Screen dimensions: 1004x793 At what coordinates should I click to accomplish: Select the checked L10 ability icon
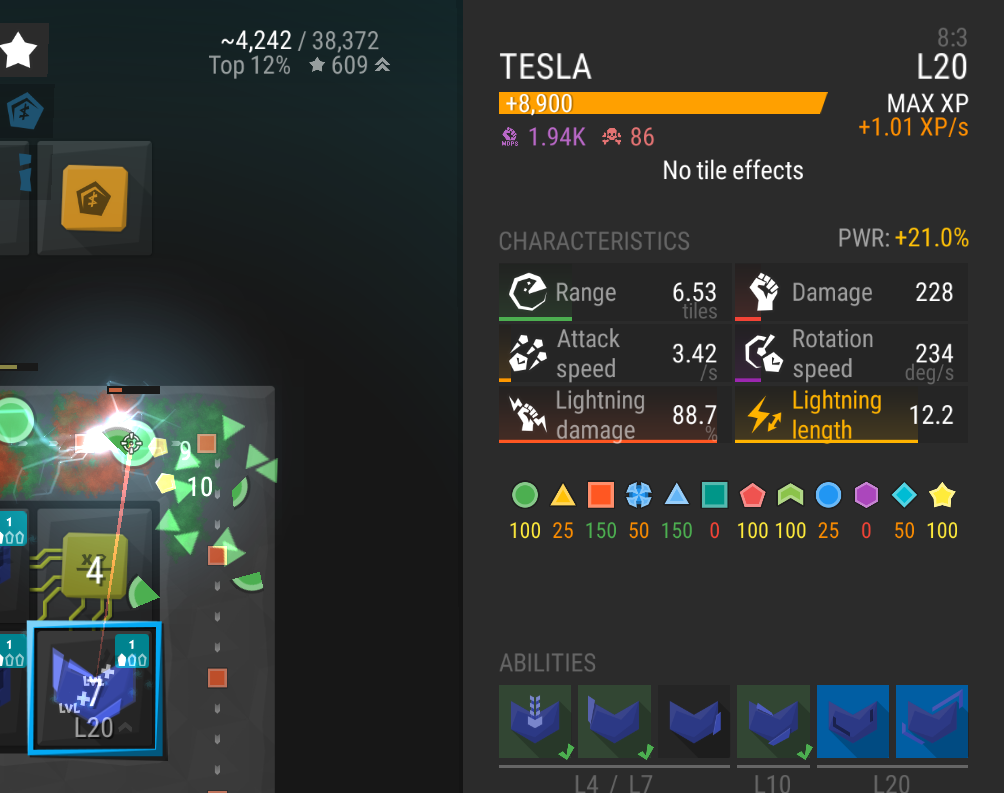click(x=773, y=721)
